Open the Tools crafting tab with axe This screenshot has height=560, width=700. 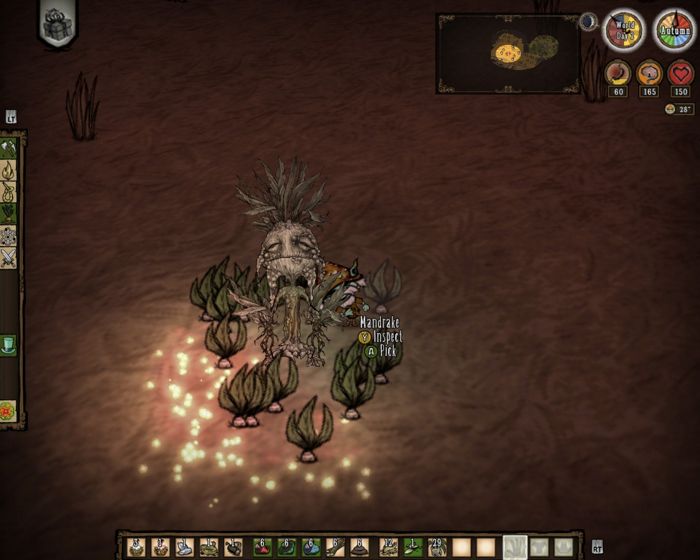9,149
